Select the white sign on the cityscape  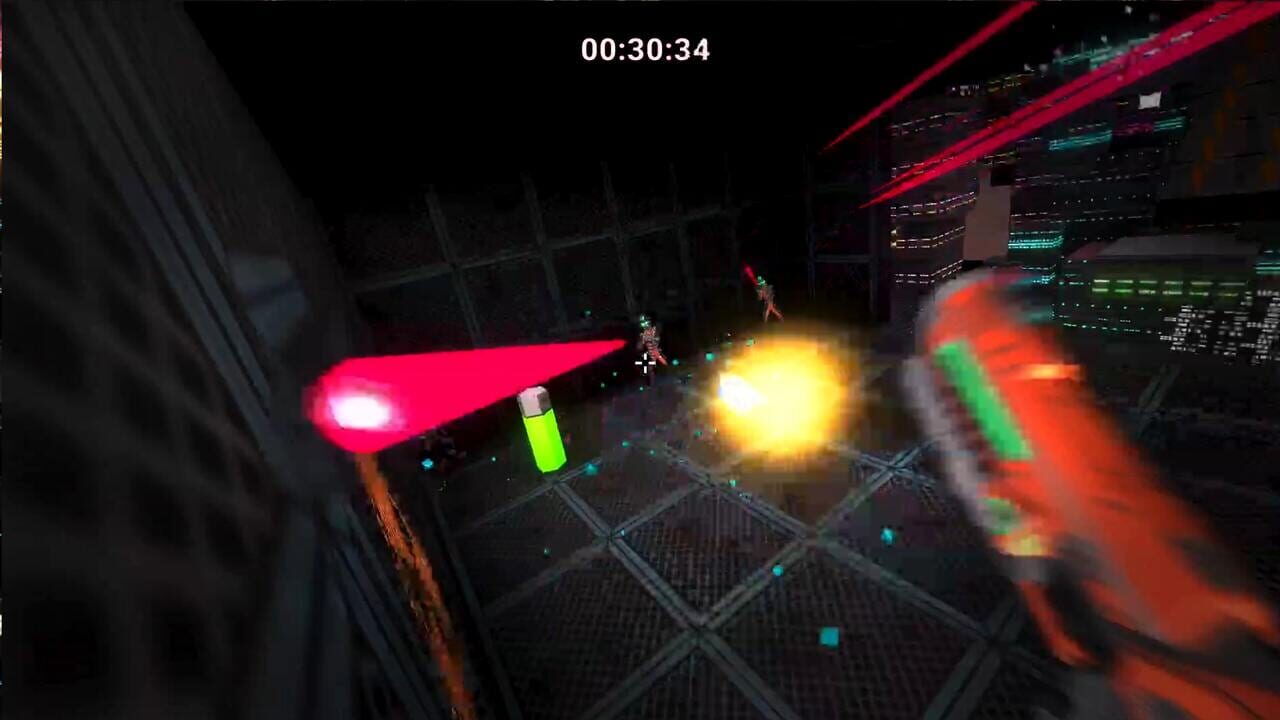coord(1148,100)
